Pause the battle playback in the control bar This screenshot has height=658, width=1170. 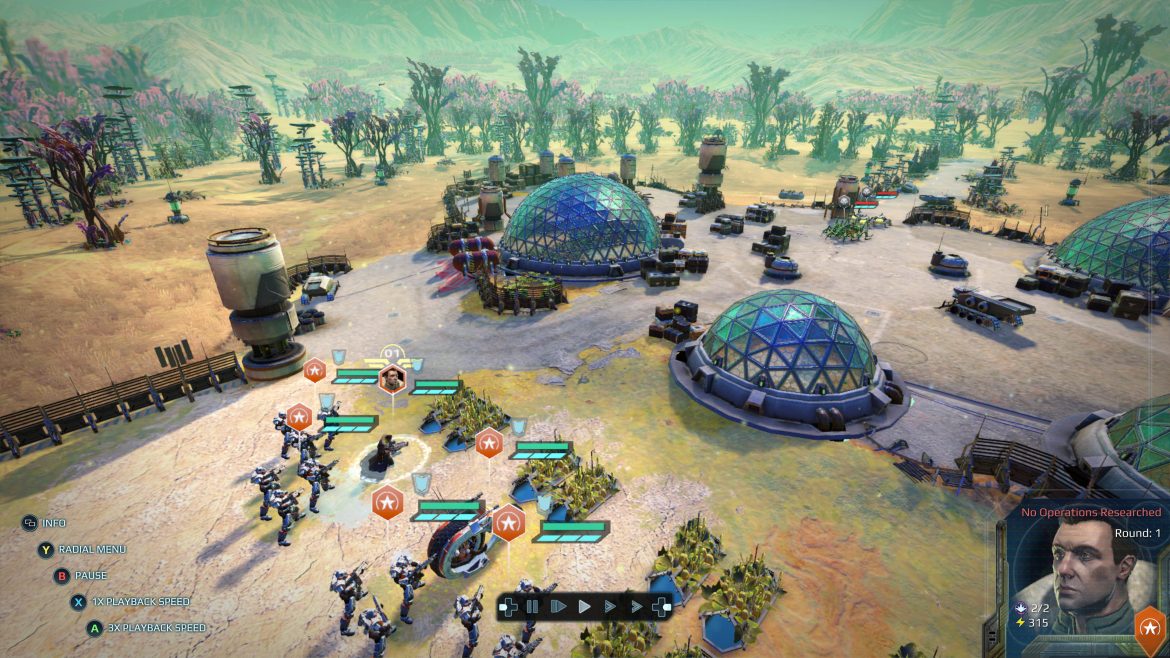[x=533, y=606]
